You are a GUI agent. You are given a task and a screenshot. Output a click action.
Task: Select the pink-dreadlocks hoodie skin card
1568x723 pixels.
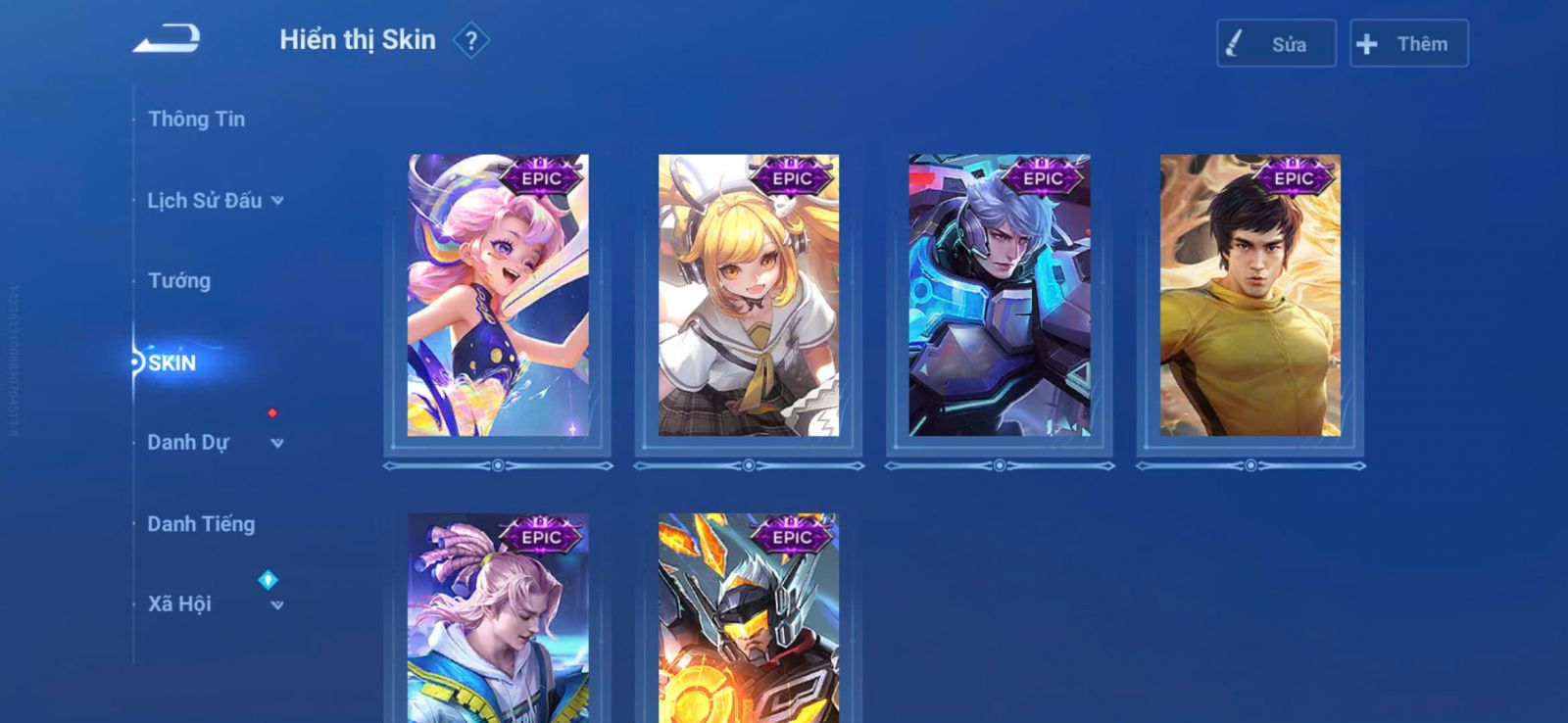[498, 617]
